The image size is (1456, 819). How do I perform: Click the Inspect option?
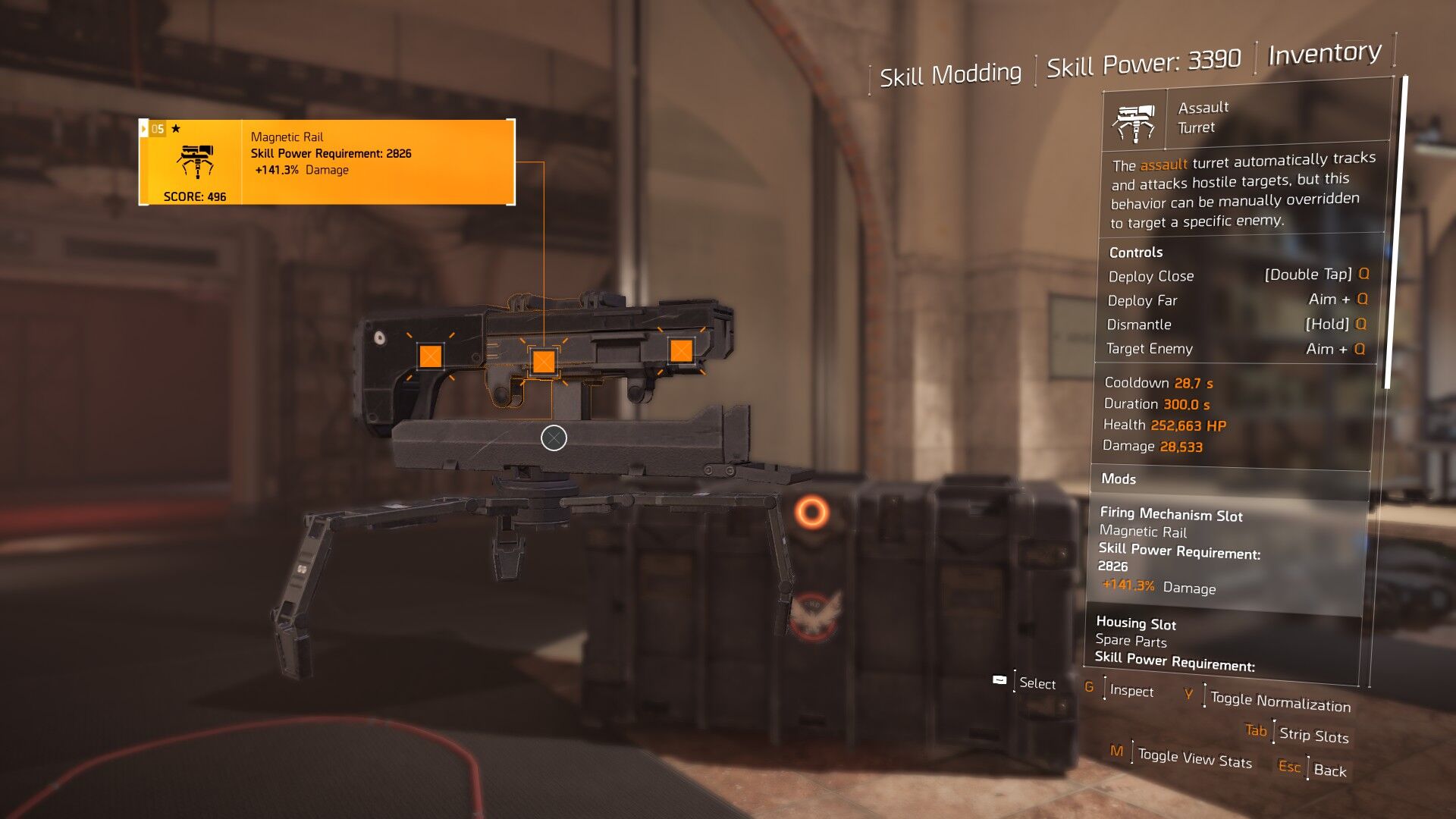(x=1131, y=690)
